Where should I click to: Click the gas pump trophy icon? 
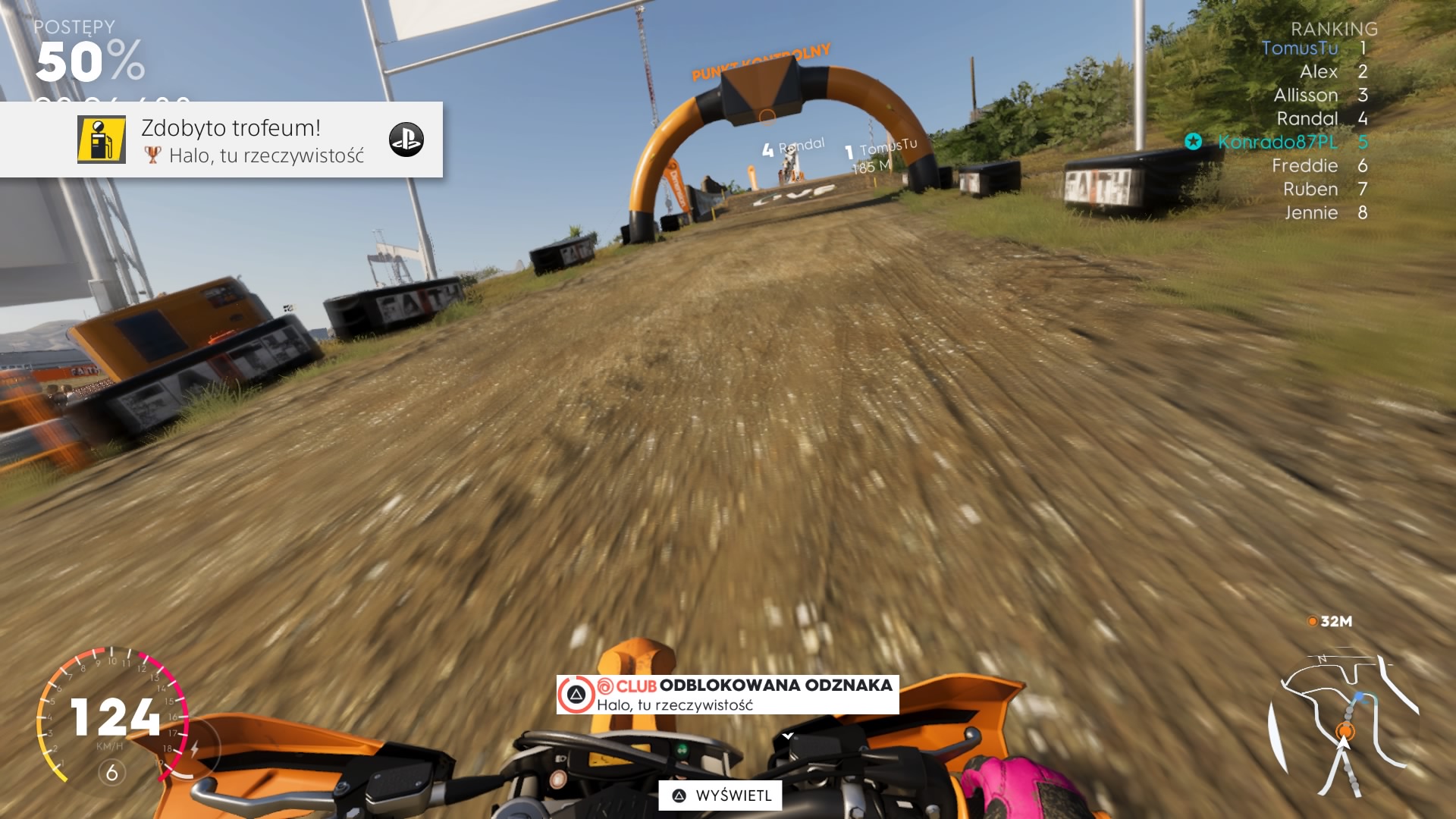click(x=102, y=140)
